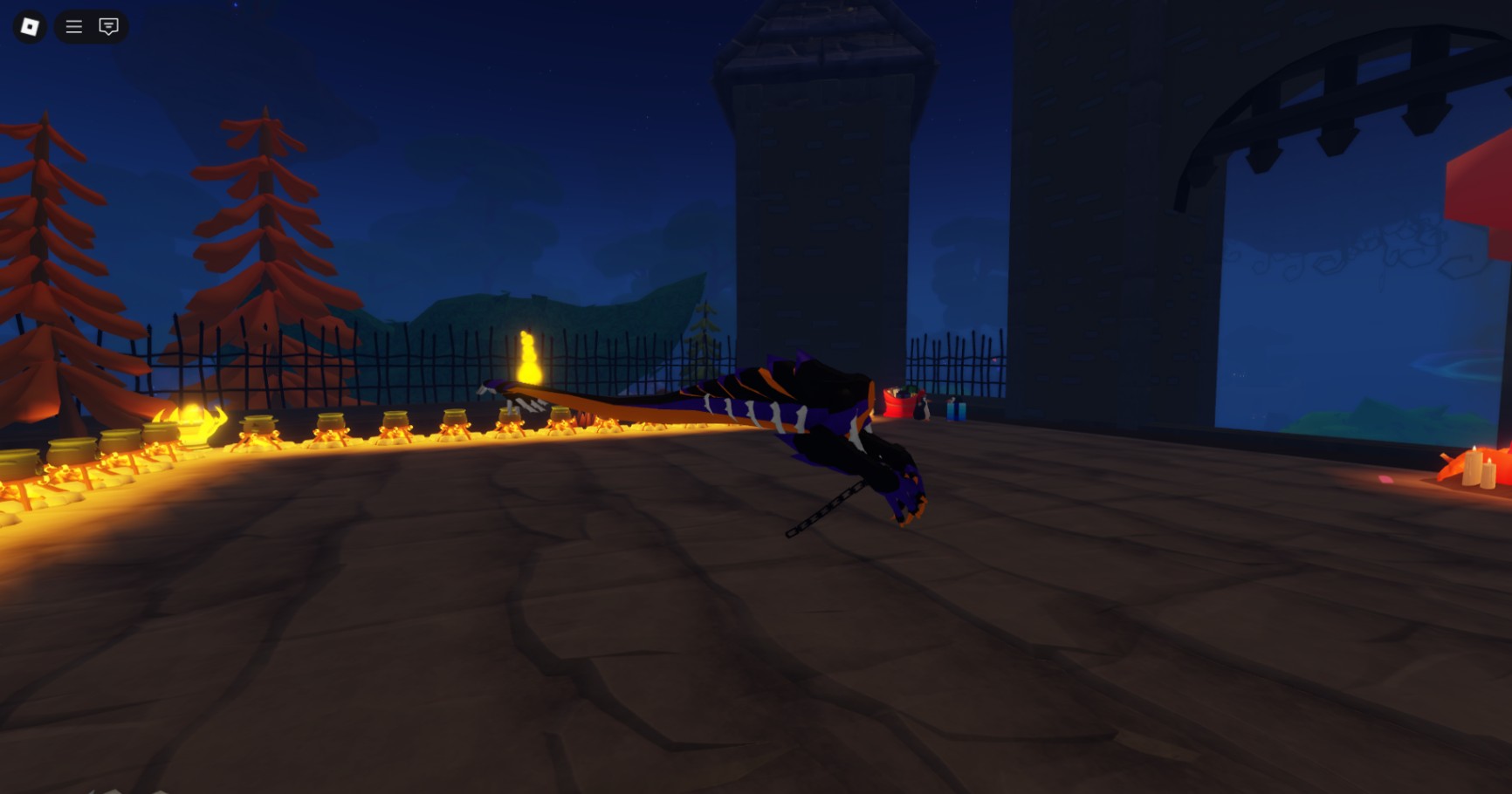
Task: Toggle chat visibility with the chat icon
Action: (x=107, y=26)
